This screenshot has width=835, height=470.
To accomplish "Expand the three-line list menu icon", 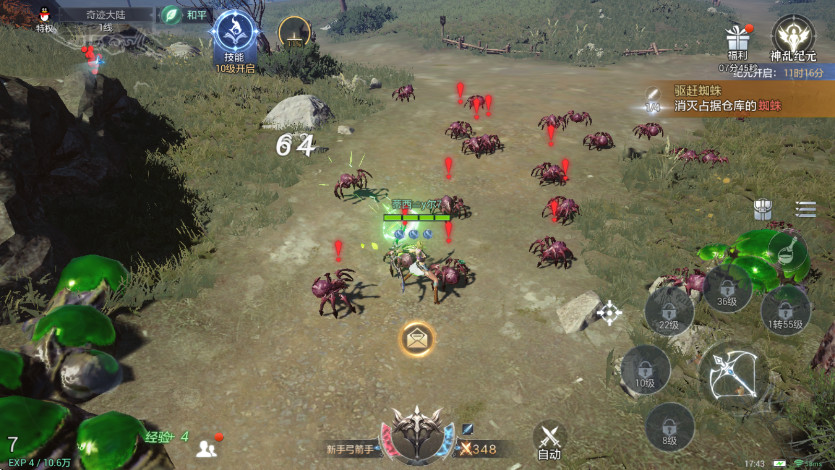I will (805, 209).
